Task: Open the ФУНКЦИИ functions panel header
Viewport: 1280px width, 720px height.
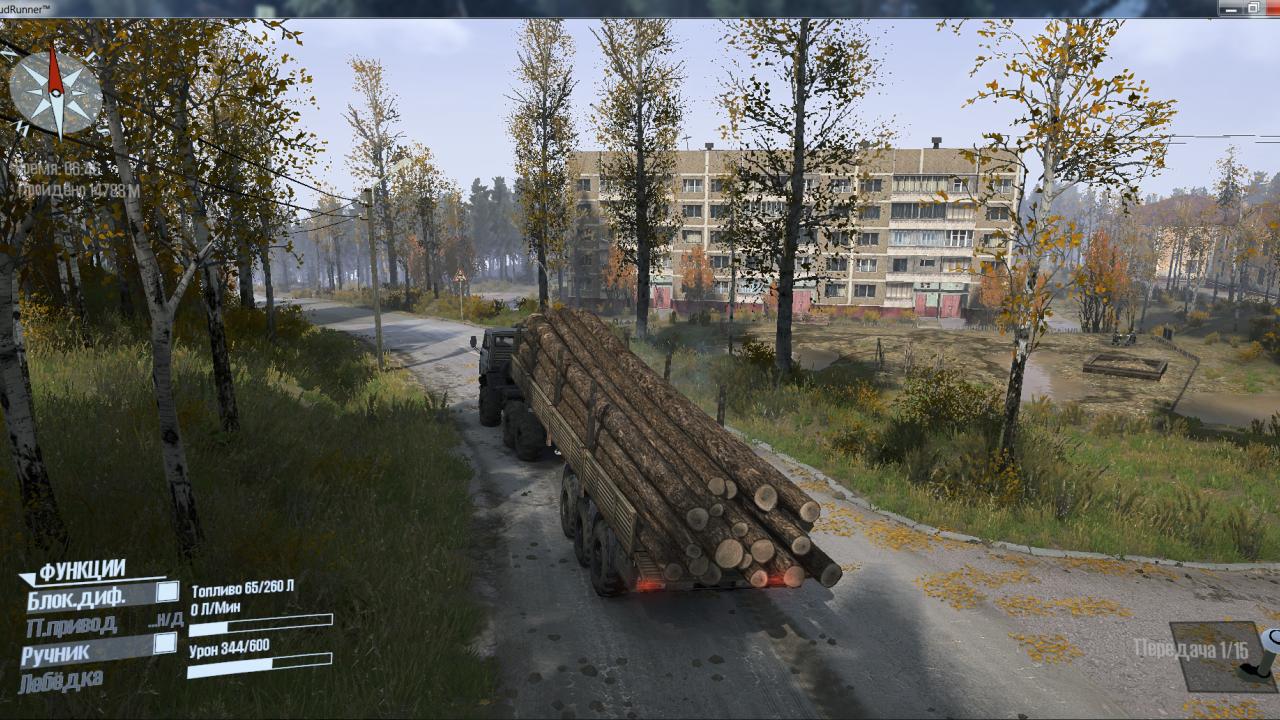Action: point(82,570)
